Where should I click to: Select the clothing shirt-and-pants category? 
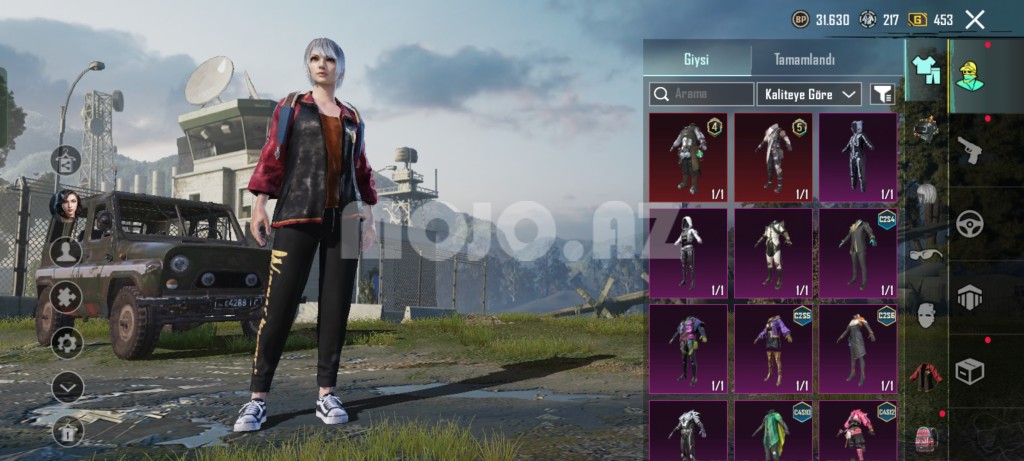click(x=926, y=68)
